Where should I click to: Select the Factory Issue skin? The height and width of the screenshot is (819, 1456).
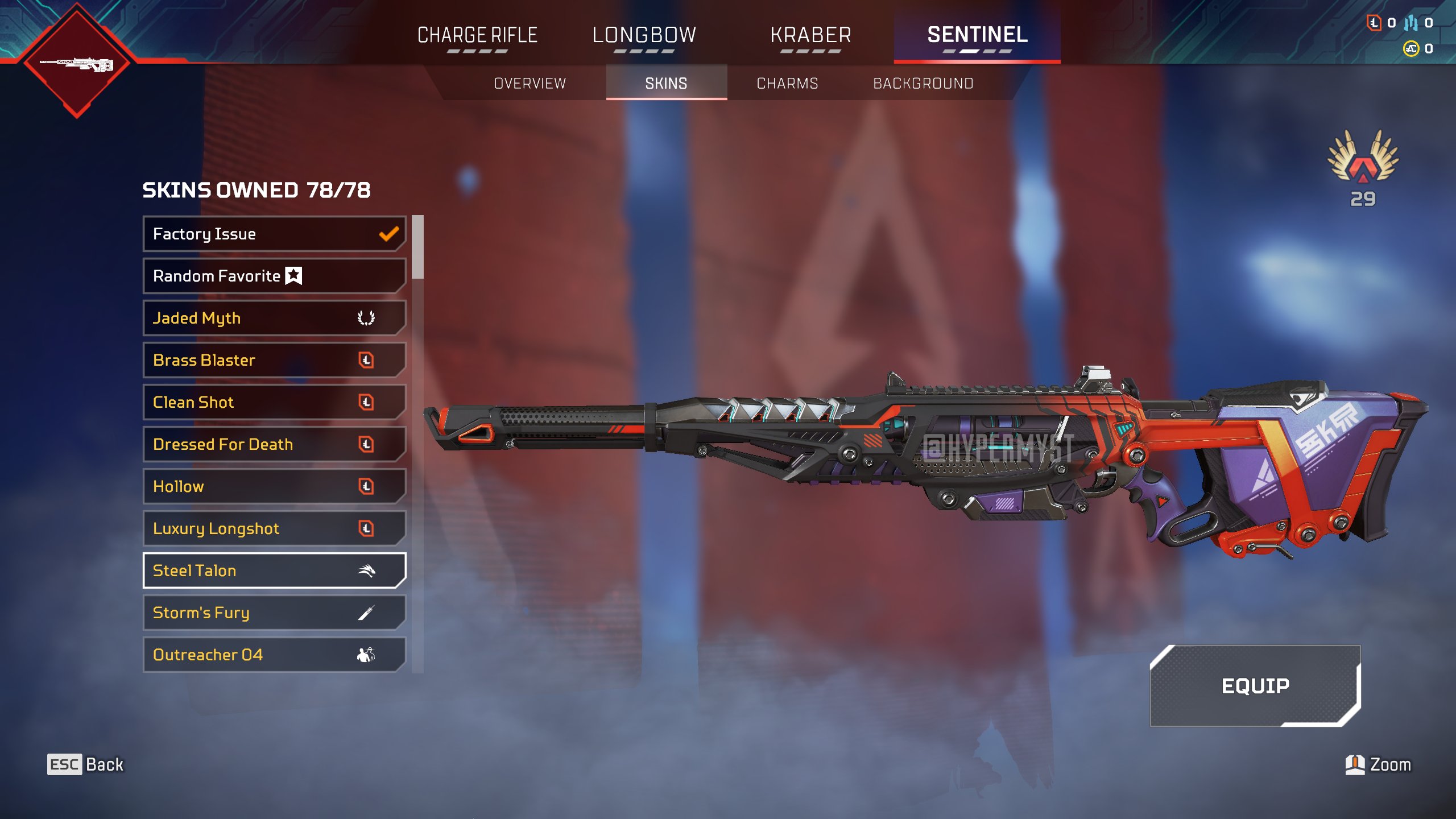coord(274,234)
